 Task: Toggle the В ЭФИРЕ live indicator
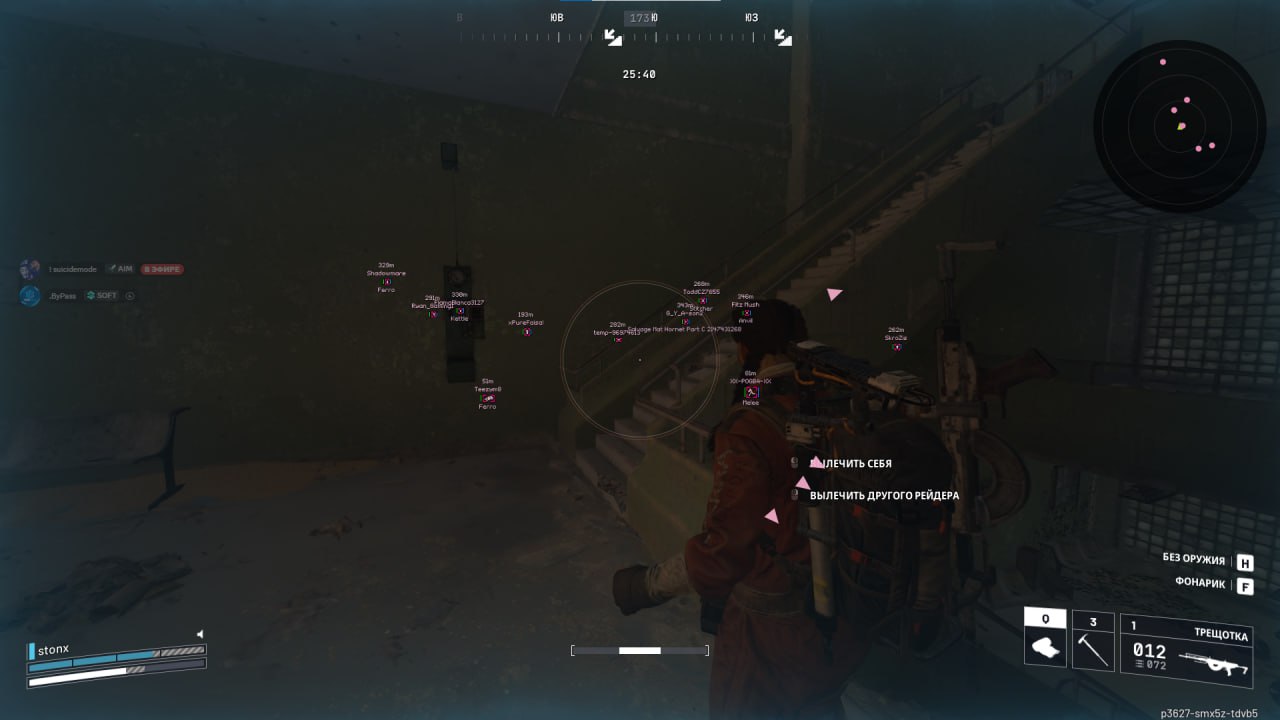(164, 268)
